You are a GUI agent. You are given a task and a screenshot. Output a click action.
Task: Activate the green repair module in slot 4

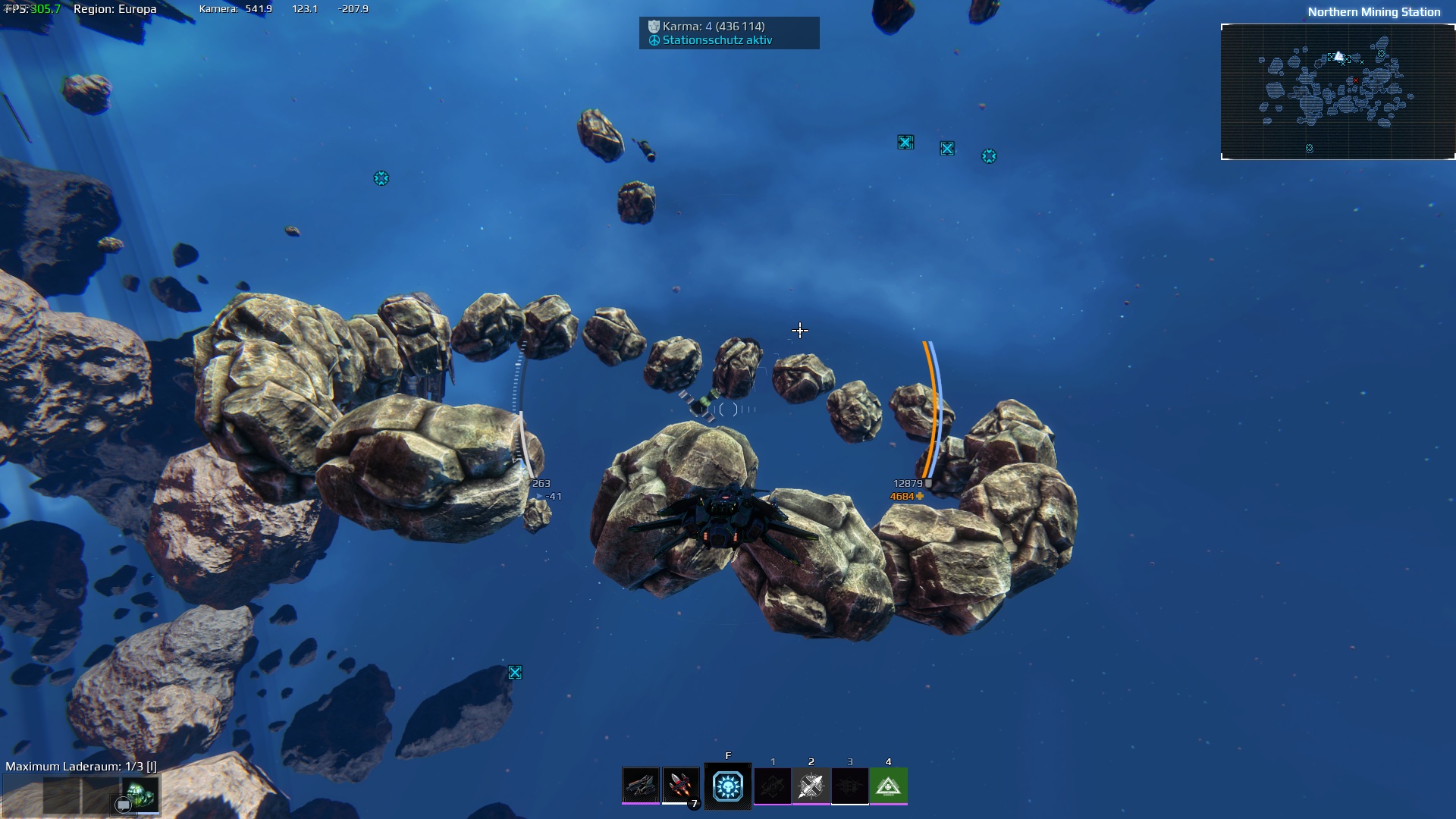click(888, 786)
